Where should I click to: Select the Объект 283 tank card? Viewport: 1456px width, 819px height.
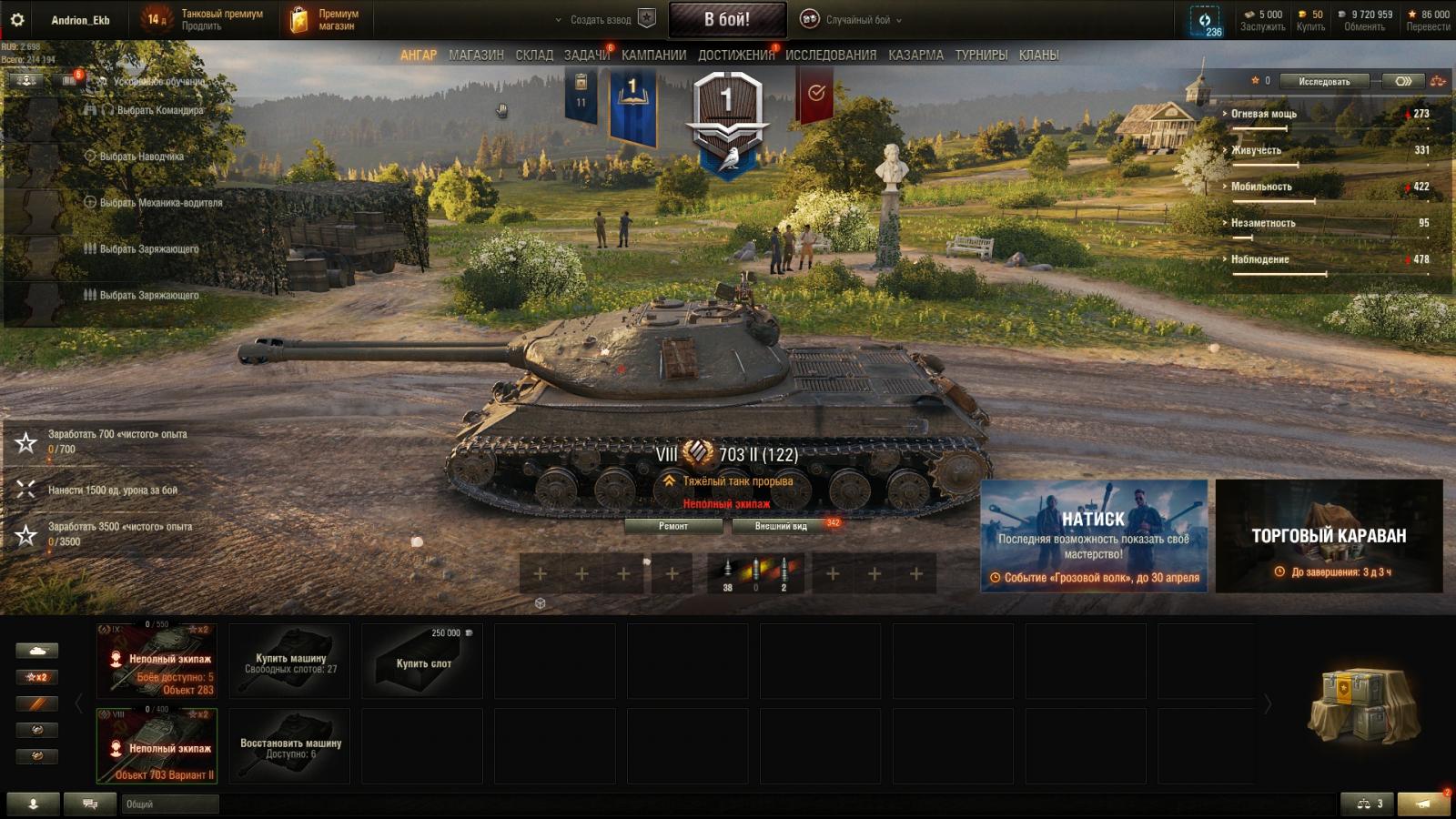pos(157,662)
